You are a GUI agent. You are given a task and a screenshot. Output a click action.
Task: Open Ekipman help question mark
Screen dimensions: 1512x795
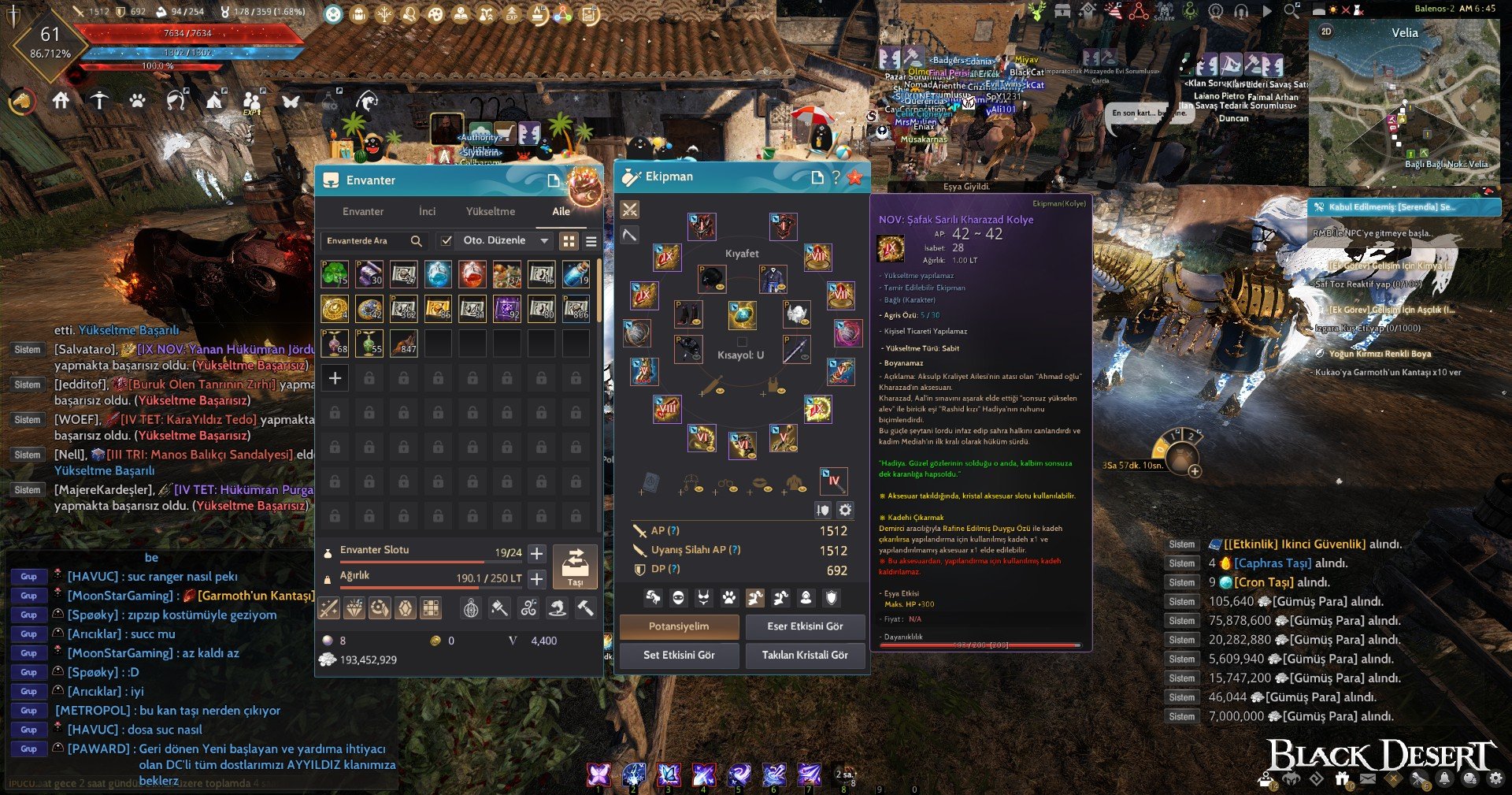[x=836, y=177]
